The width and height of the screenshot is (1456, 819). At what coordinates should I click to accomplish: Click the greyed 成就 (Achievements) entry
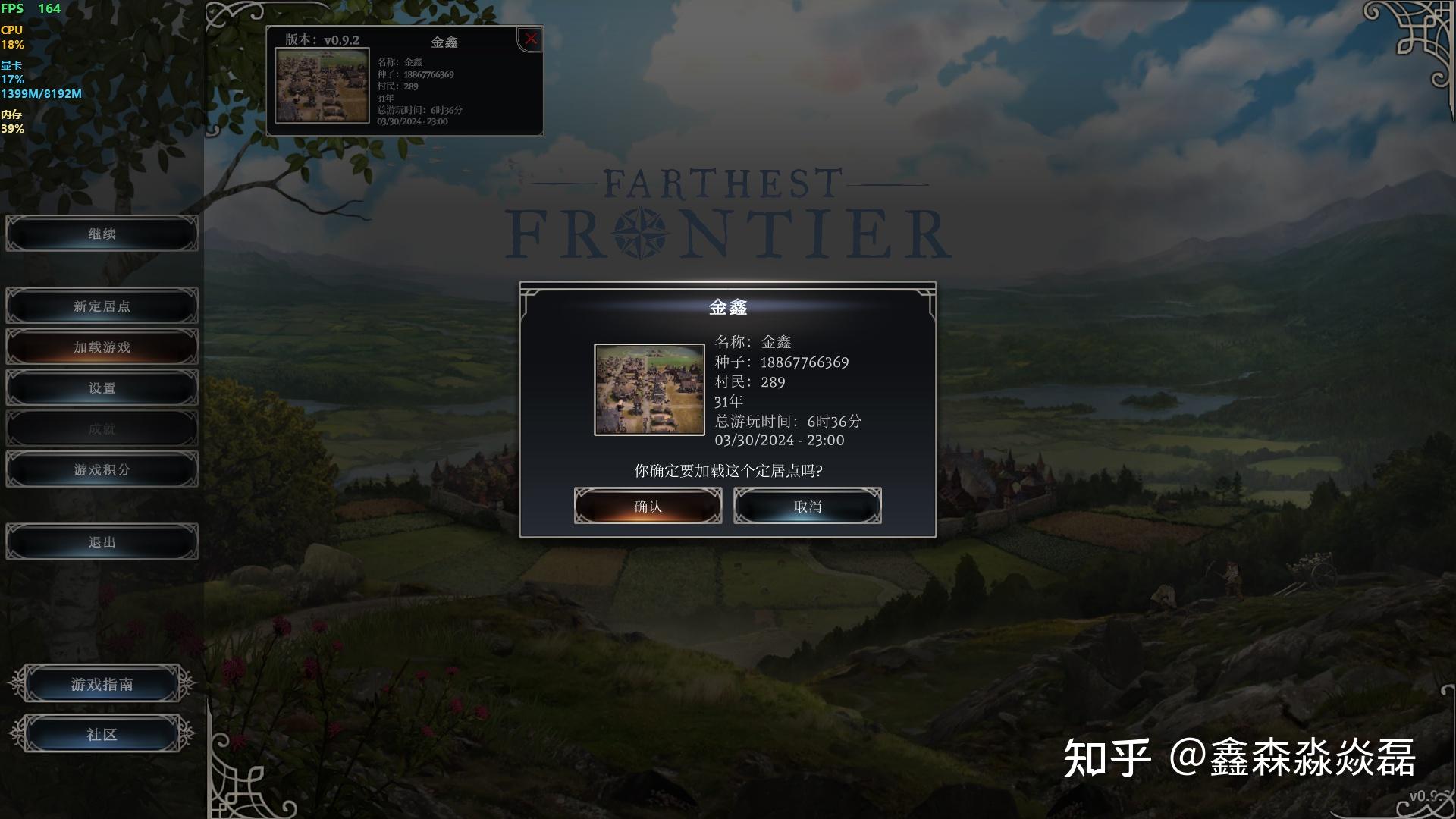click(102, 428)
